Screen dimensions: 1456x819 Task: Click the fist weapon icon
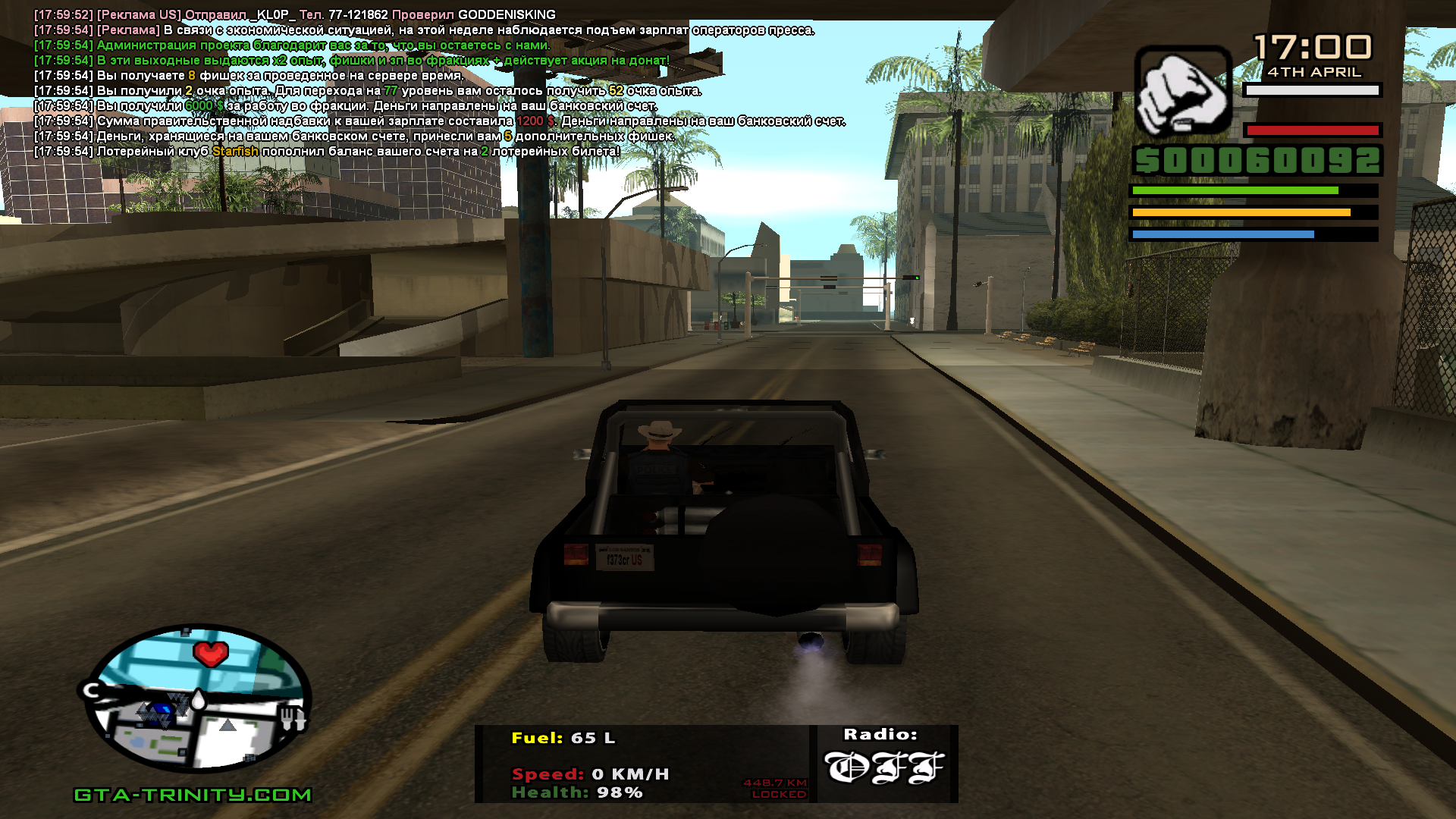1182,93
